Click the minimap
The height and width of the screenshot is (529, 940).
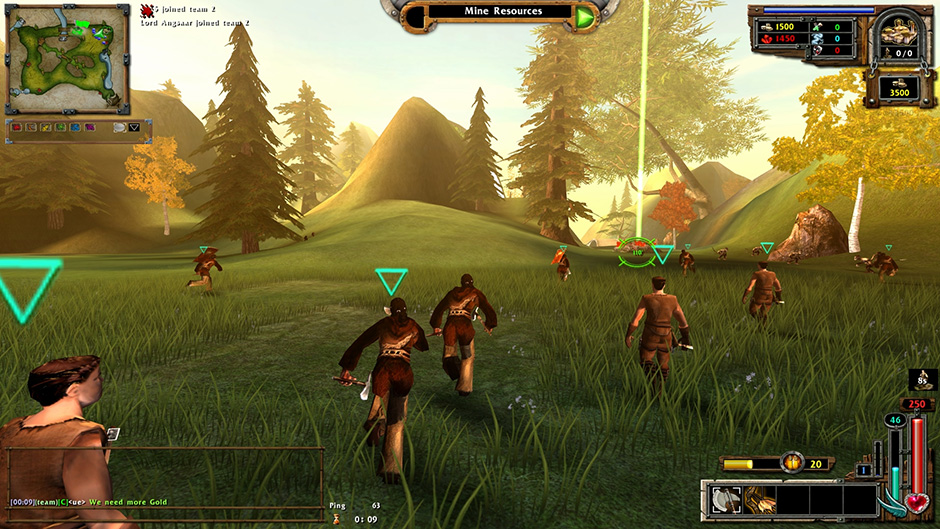[x=67, y=58]
